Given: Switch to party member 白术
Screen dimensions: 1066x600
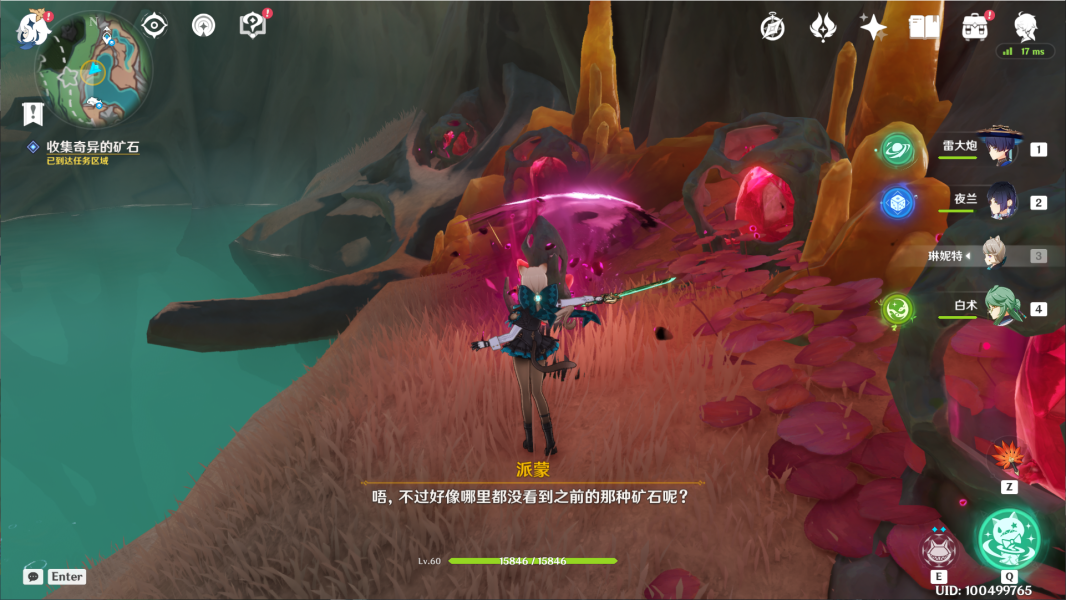Looking at the screenshot, I should point(1001,308).
